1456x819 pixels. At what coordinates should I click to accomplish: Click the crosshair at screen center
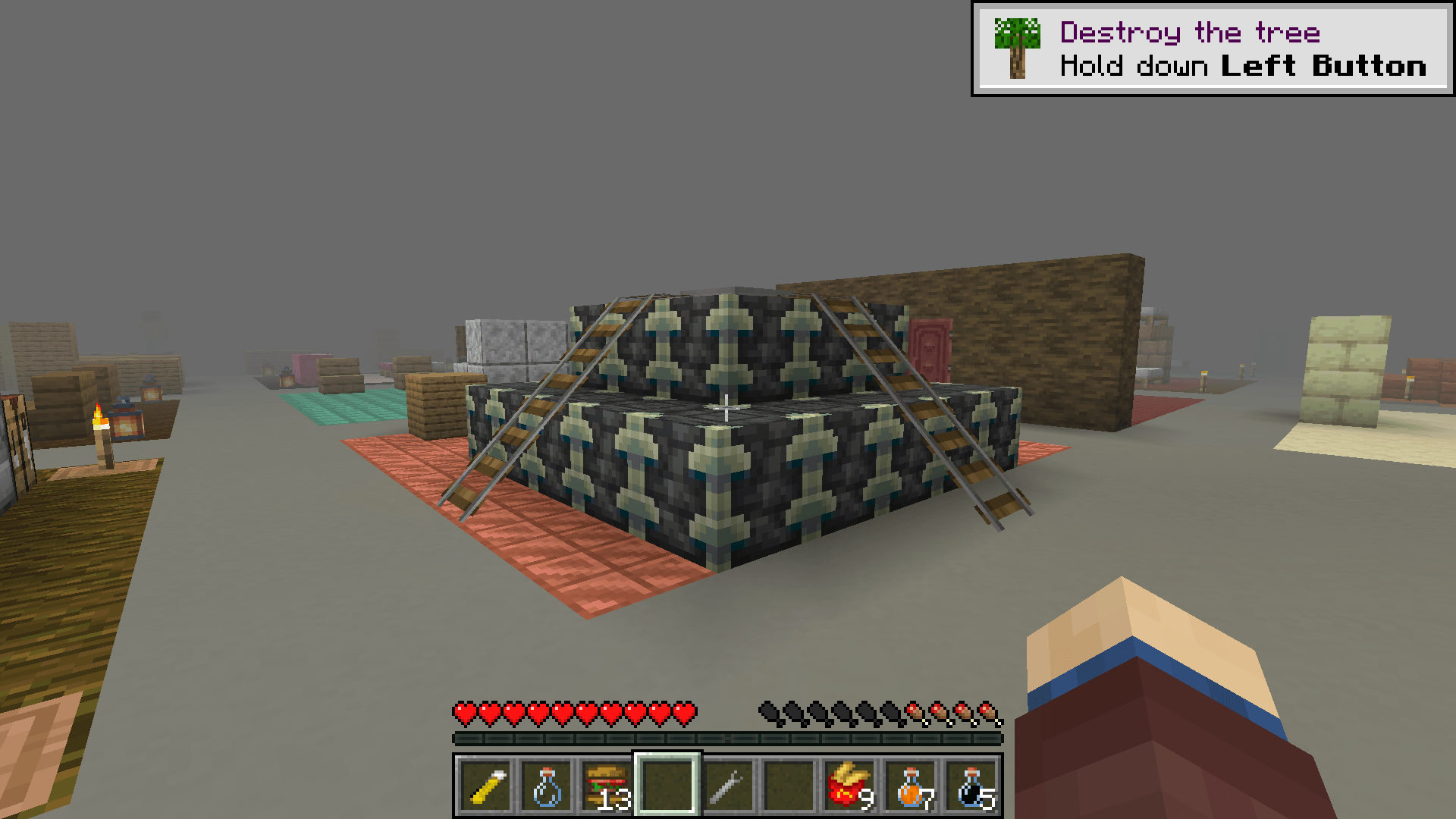tap(726, 409)
